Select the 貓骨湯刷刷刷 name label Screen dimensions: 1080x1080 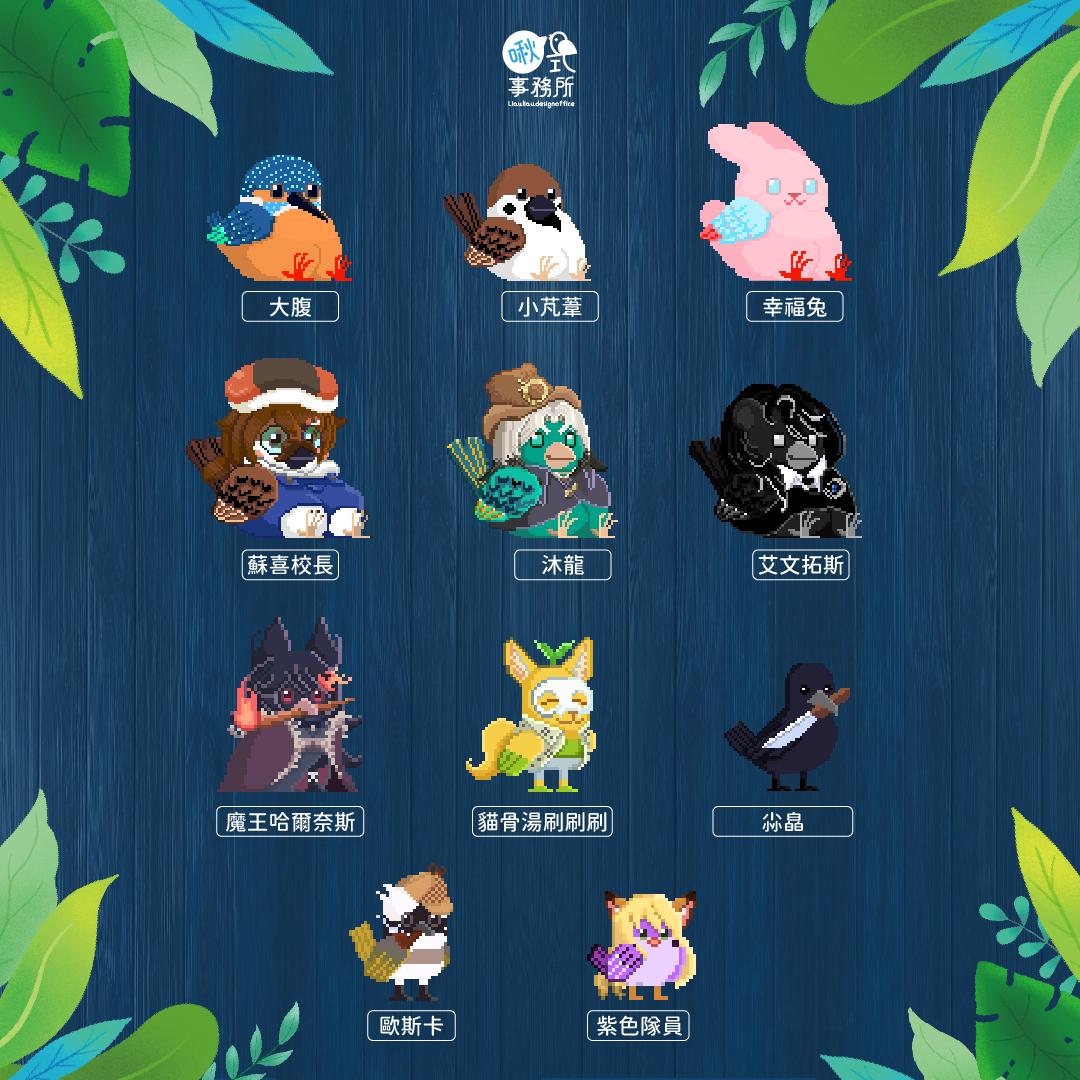543,822
